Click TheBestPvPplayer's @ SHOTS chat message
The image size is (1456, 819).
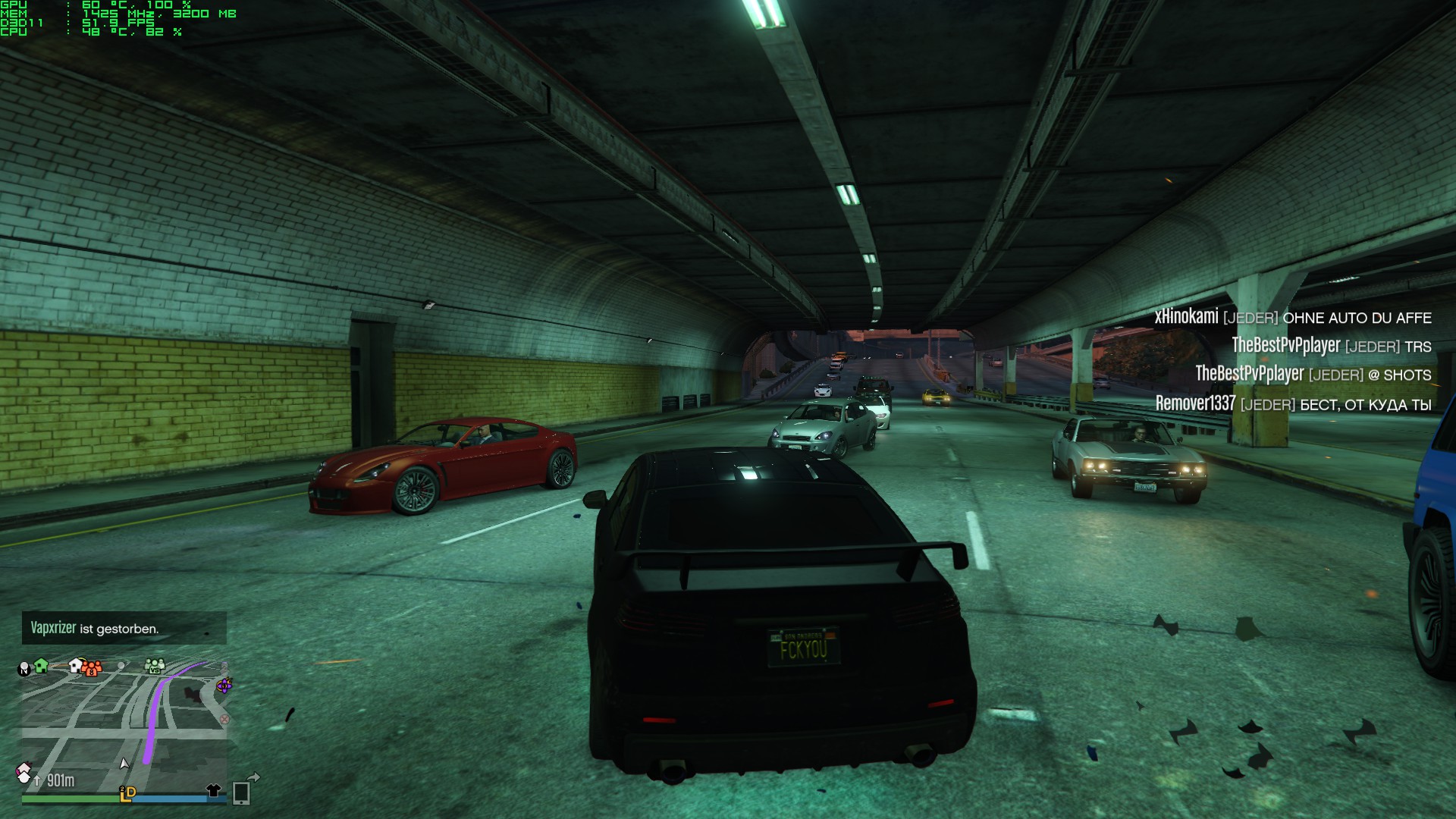coord(1313,375)
